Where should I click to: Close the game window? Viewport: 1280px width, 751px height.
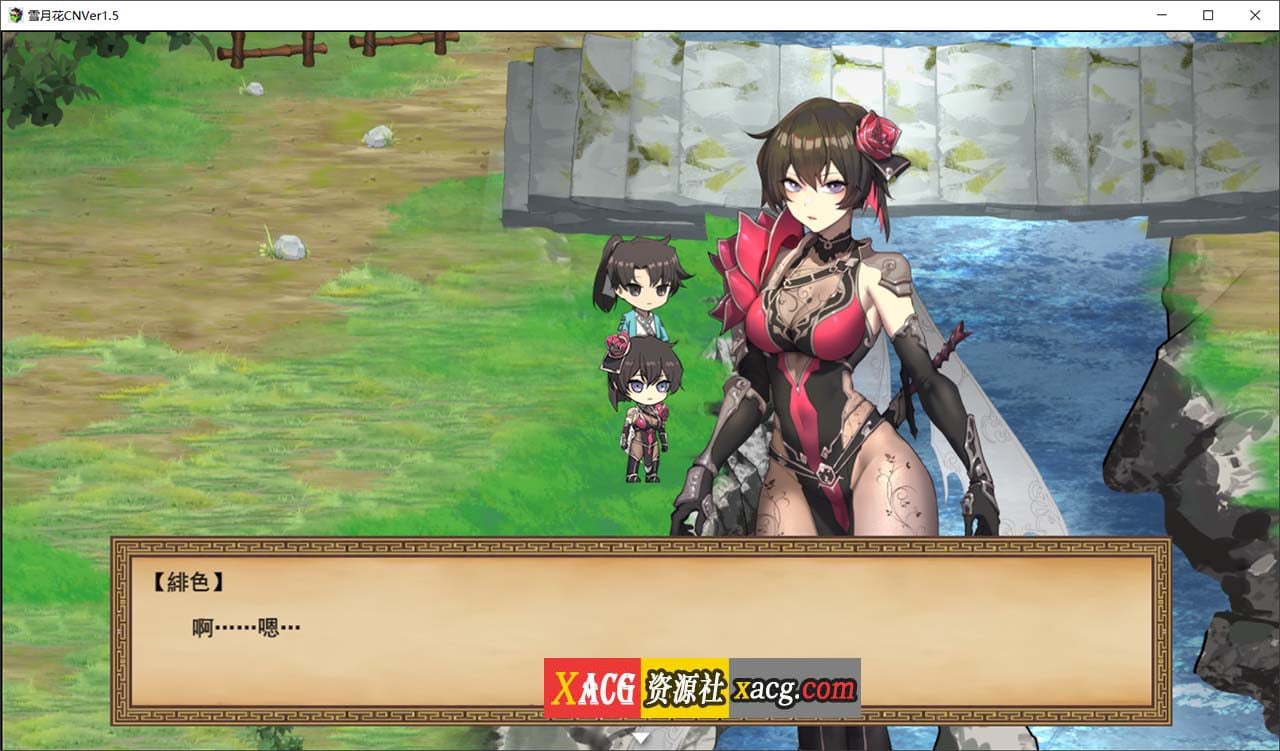[1255, 15]
